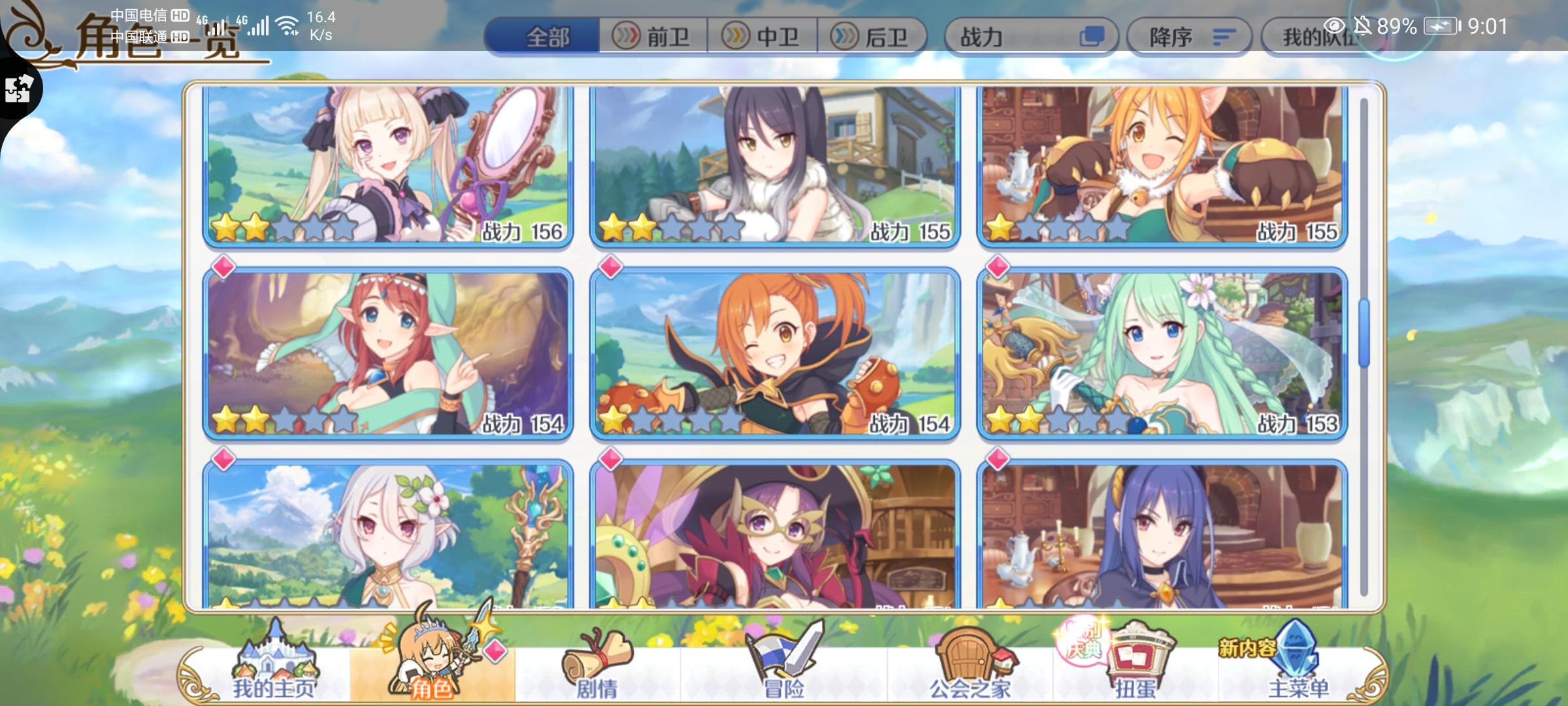Toggle sort order via the 降序 control
Screen dimensions: 1568x706
tap(1190, 37)
